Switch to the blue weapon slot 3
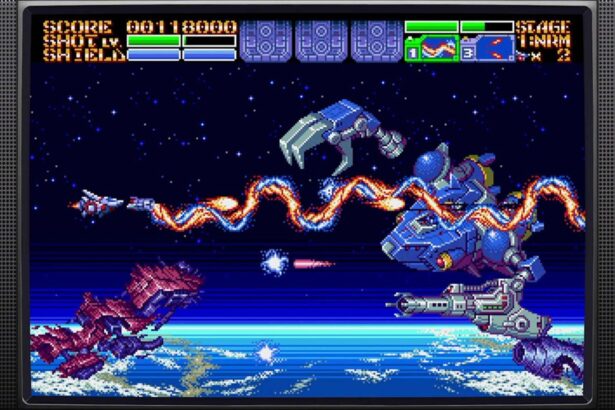This screenshot has height=410, width=615. click(x=487, y=47)
